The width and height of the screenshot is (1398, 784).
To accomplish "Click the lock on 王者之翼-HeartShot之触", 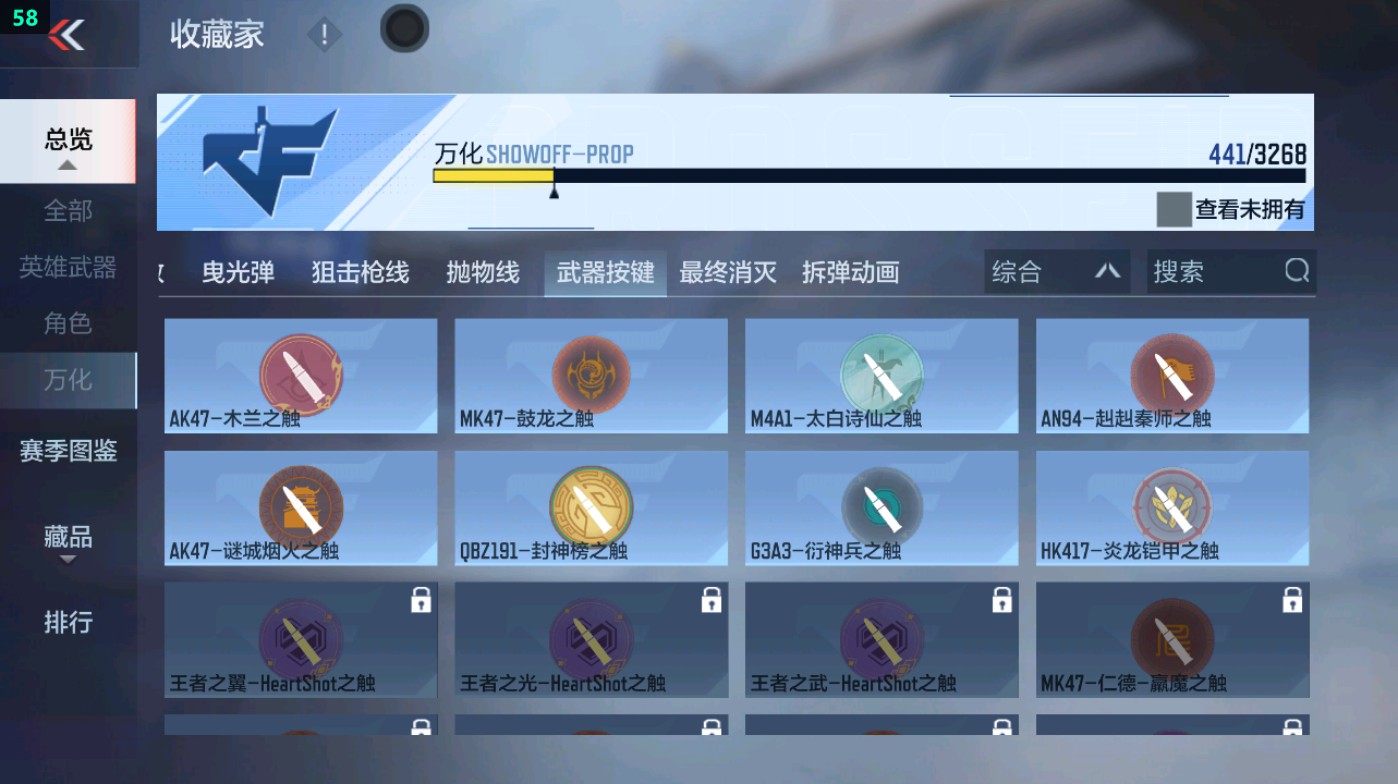I will (x=419, y=600).
